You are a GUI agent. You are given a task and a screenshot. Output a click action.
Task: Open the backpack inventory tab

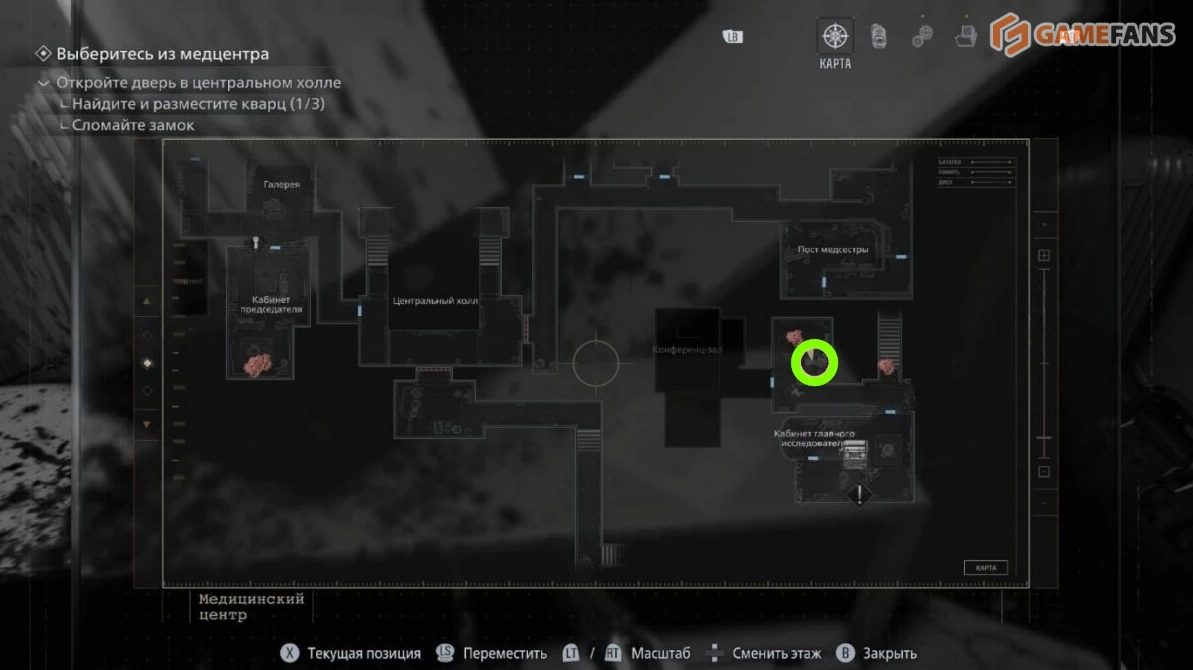[x=878, y=36]
